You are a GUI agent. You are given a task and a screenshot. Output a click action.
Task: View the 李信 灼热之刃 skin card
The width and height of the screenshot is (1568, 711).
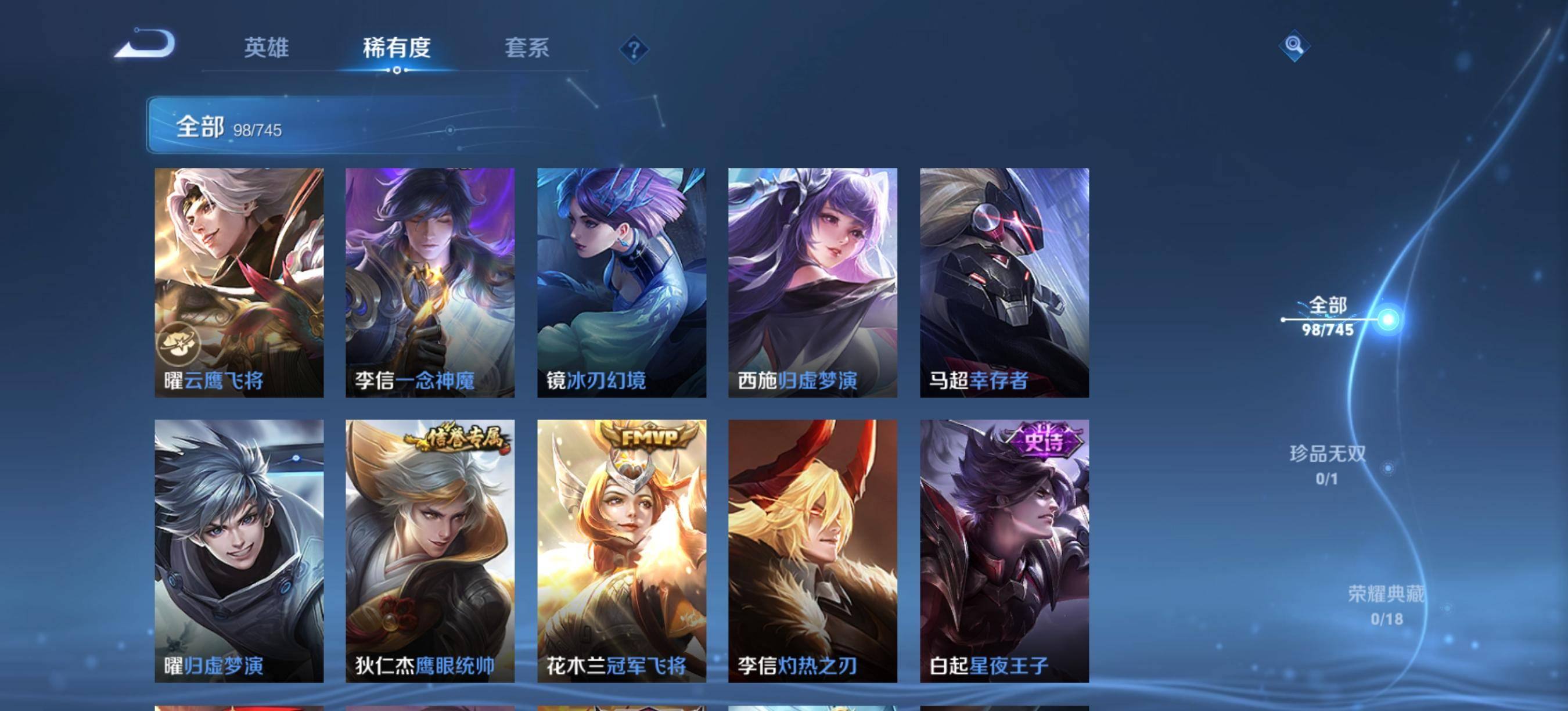[x=812, y=550]
